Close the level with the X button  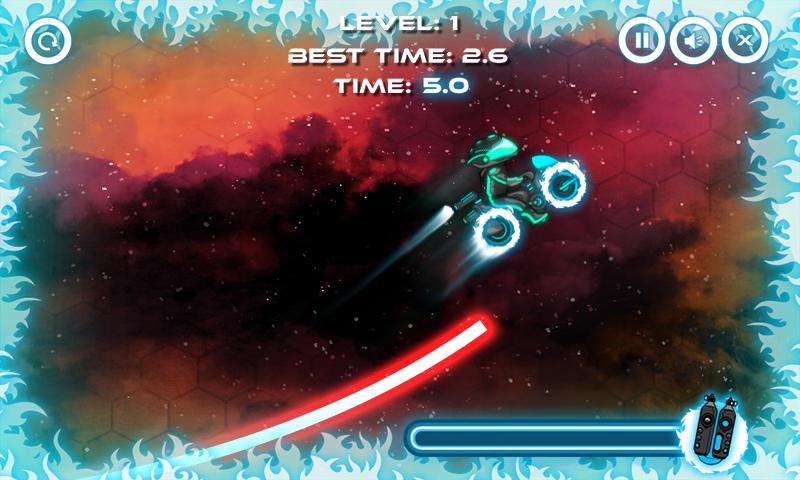pyautogui.click(x=743, y=41)
